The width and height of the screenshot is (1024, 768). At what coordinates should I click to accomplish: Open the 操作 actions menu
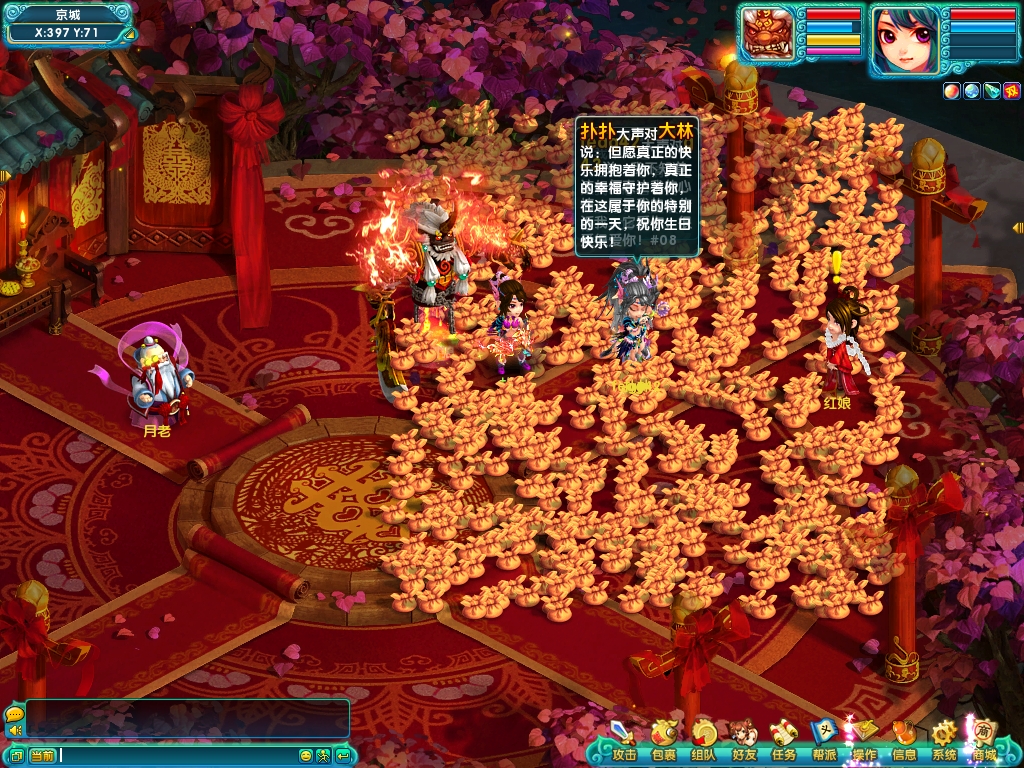(x=864, y=741)
